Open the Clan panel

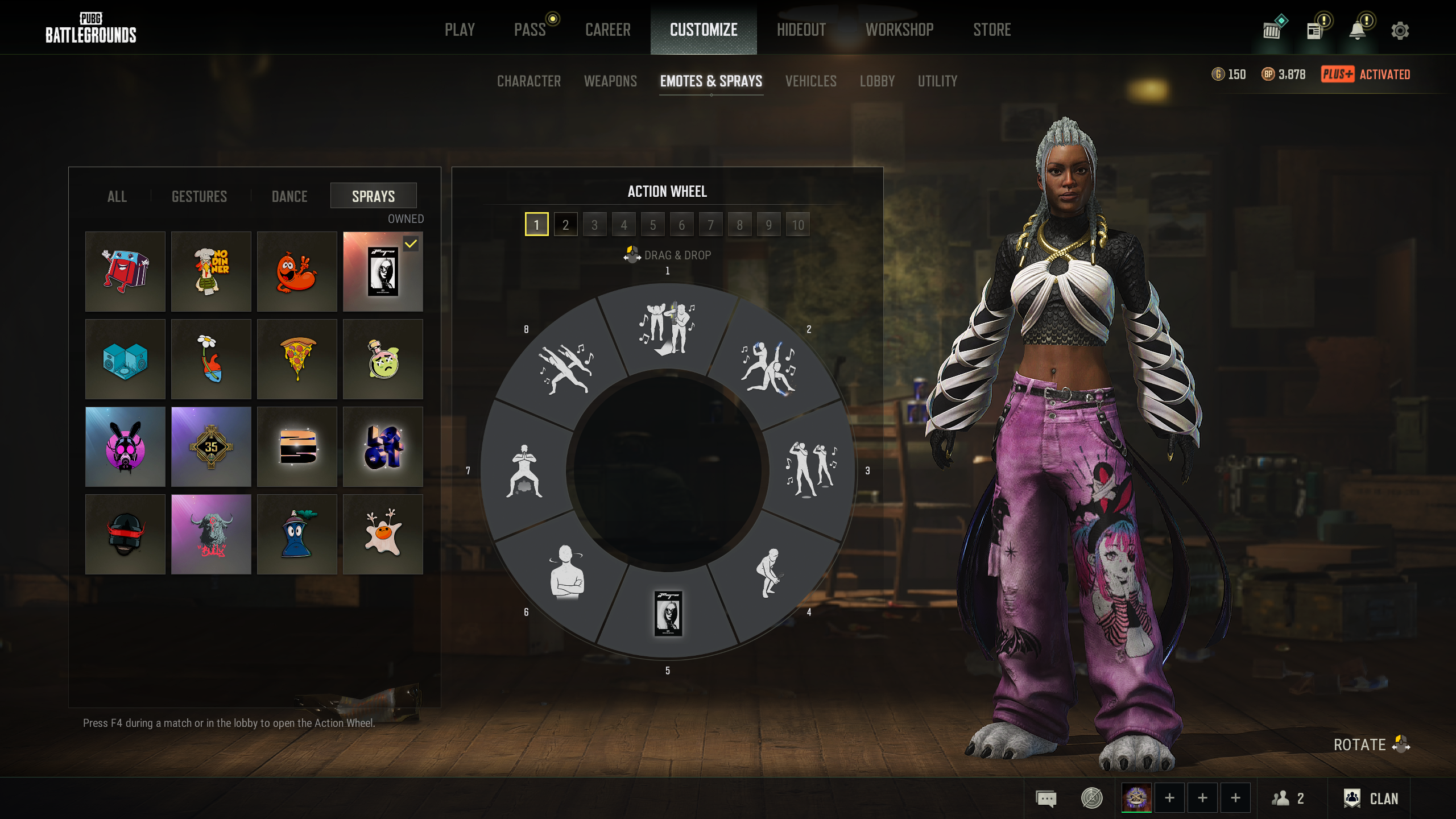pyautogui.click(x=1371, y=799)
